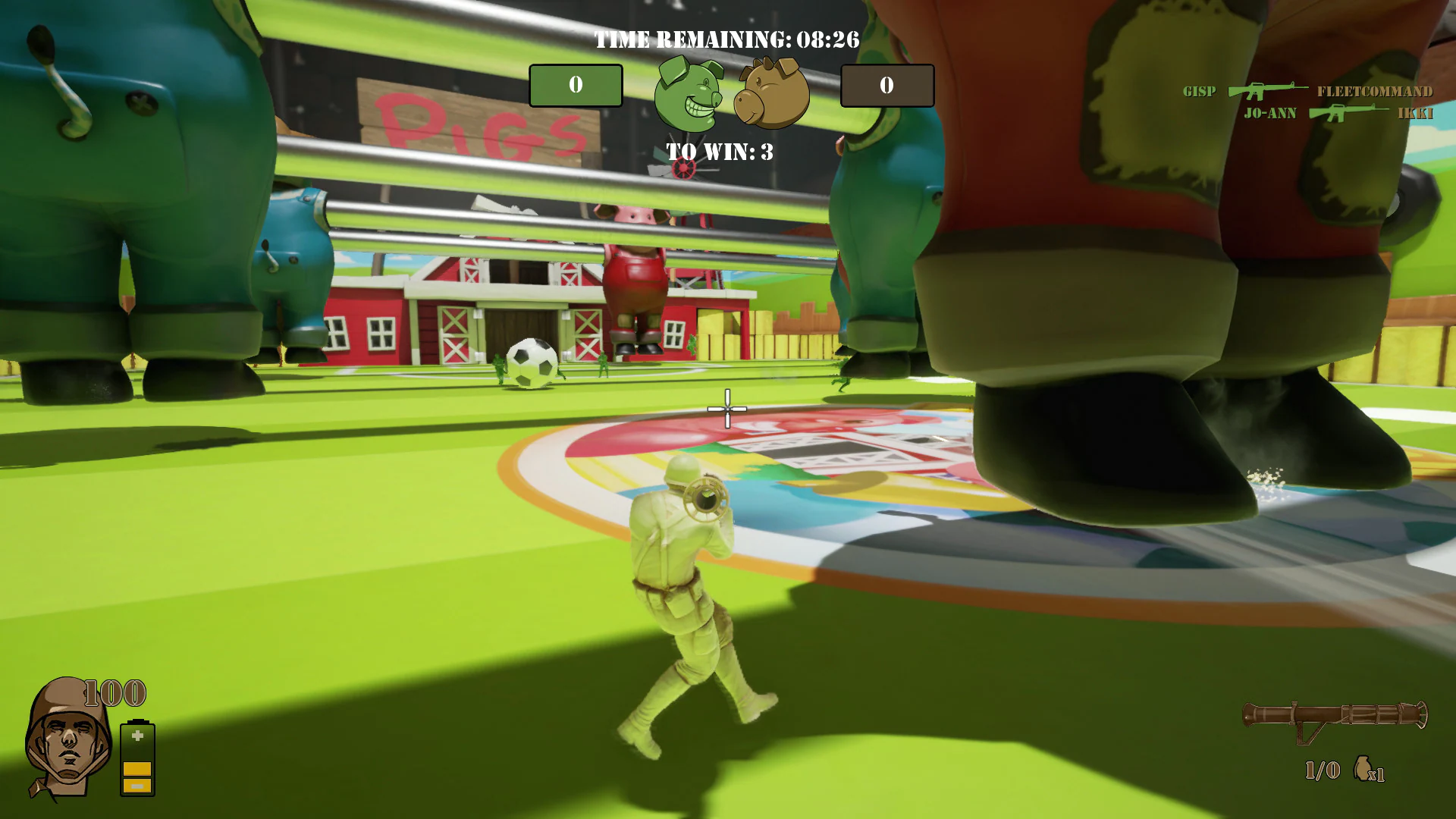This screenshot has height=819, width=1456.
Task: Expand the TO WIN: 3 objective display
Action: point(719,151)
